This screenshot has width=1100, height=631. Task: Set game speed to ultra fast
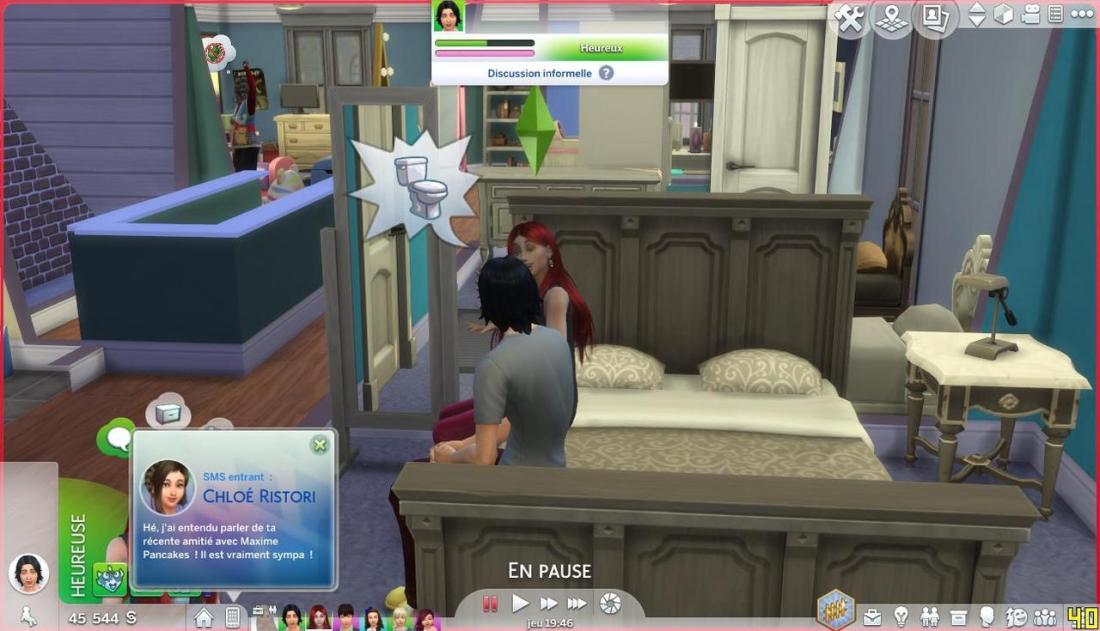coord(577,603)
